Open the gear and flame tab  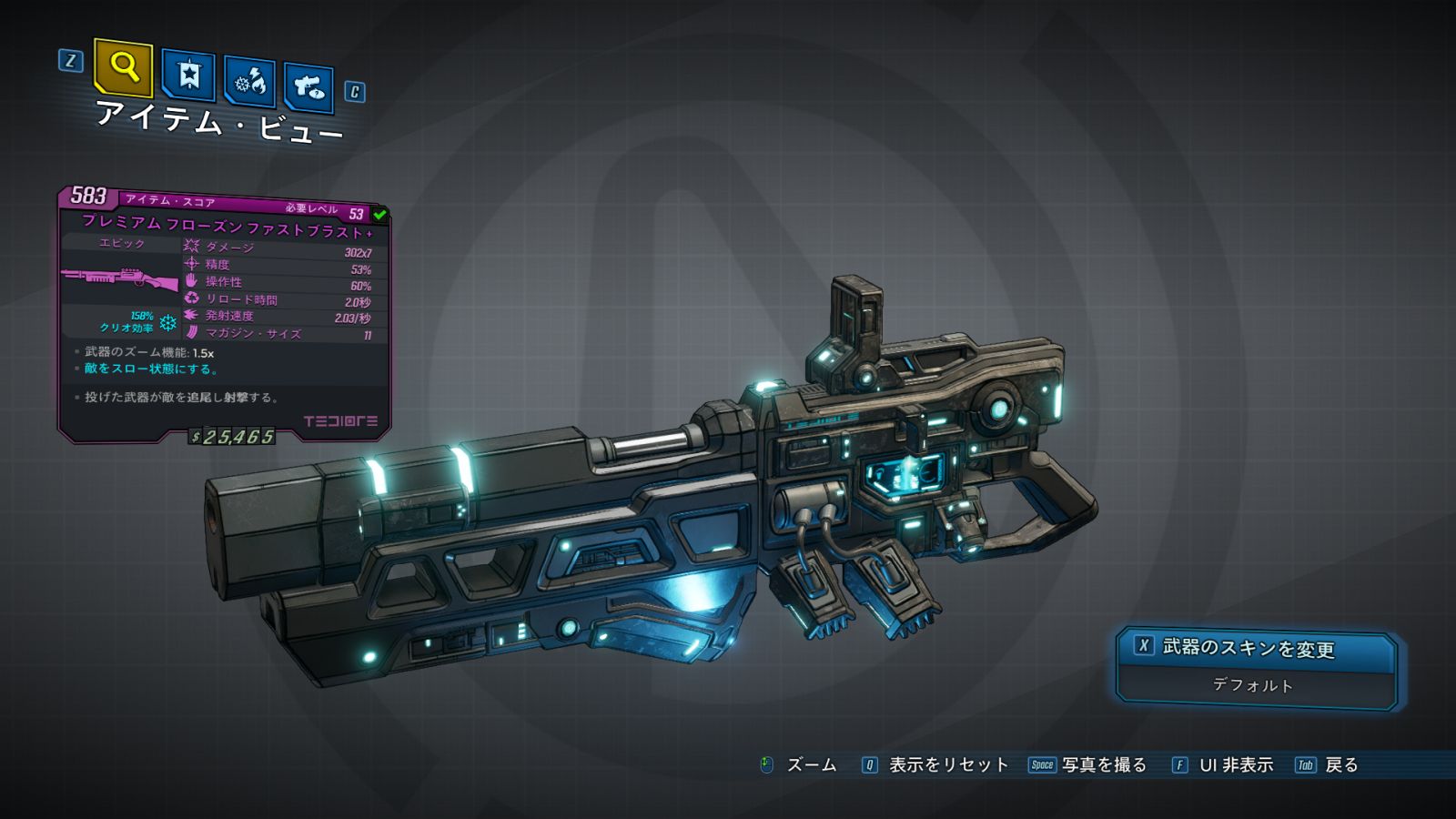pyautogui.click(x=250, y=82)
